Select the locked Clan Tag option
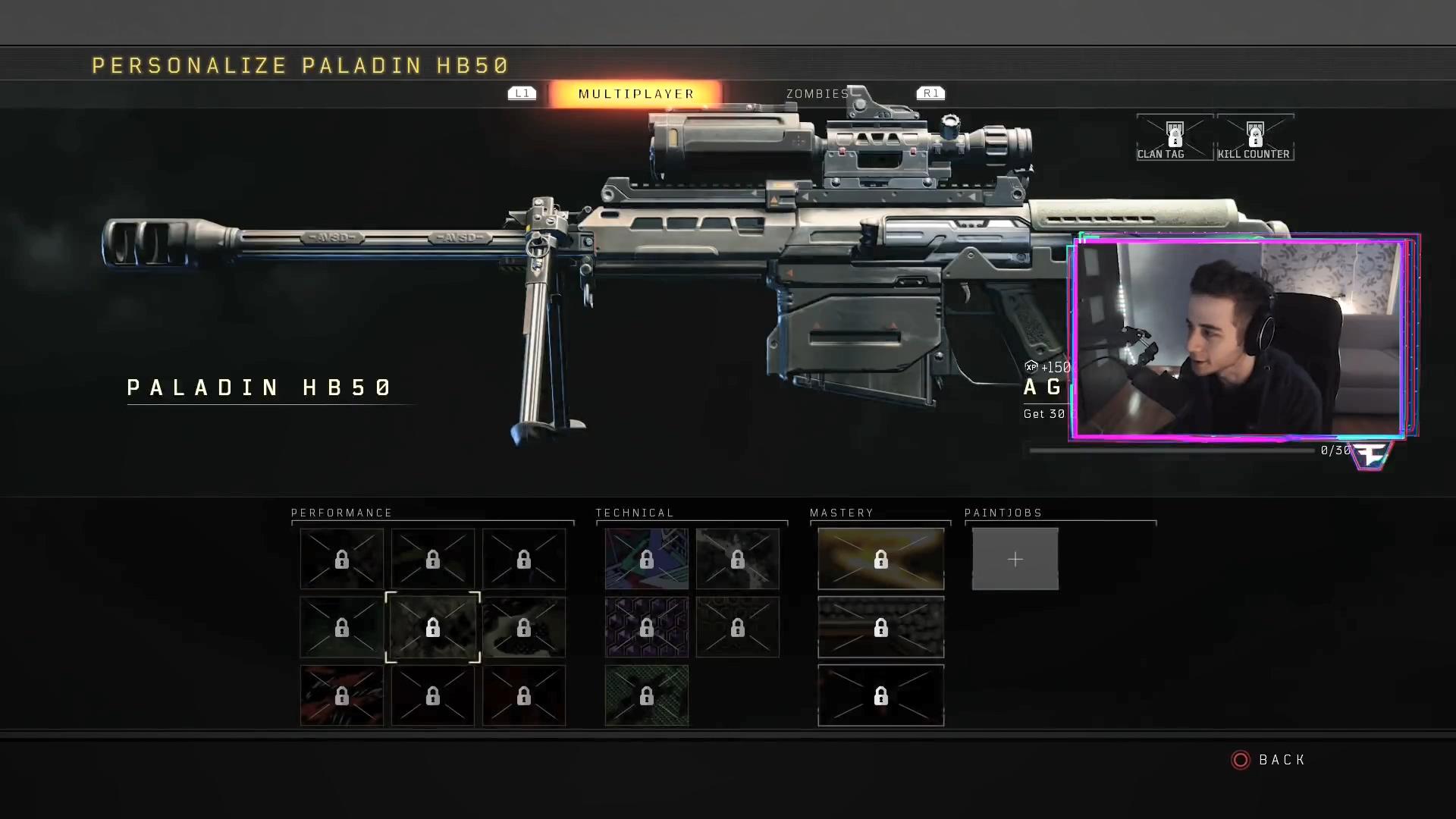The width and height of the screenshot is (1456, 819). coord(1174,138)
